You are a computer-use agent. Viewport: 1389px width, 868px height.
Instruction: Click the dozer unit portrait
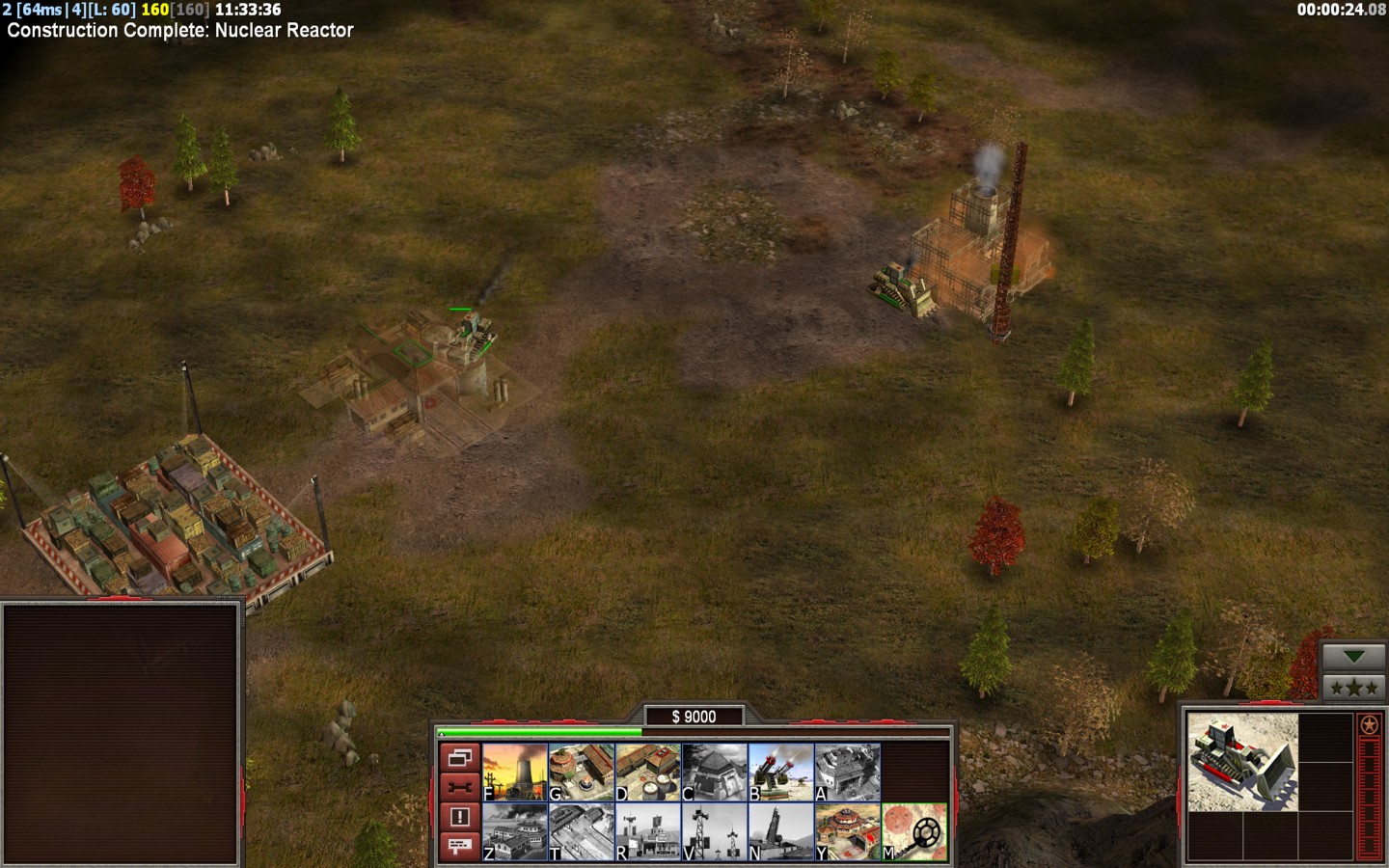(1242, 762)
